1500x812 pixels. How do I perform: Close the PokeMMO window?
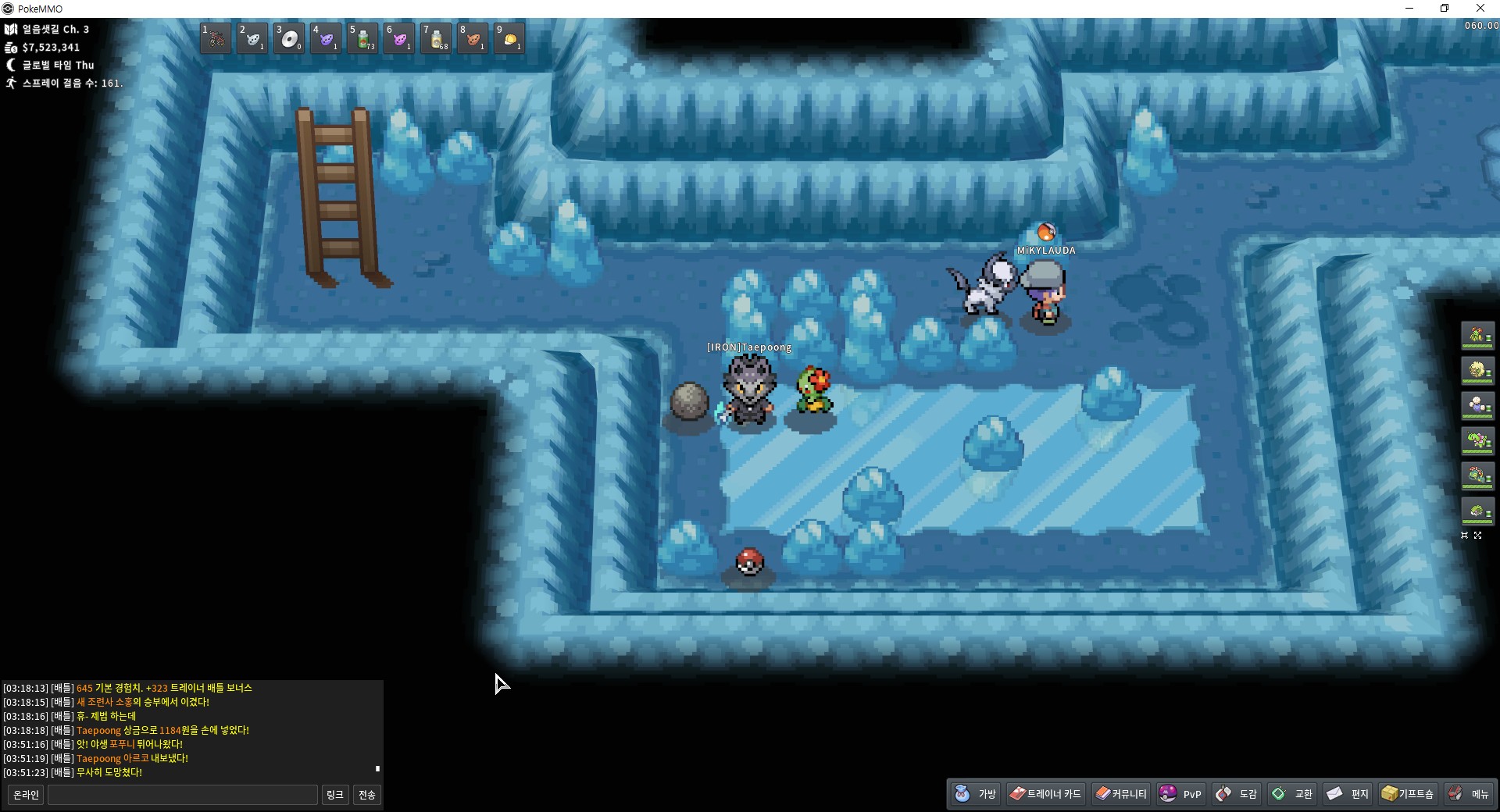[x=1480, y=9]
